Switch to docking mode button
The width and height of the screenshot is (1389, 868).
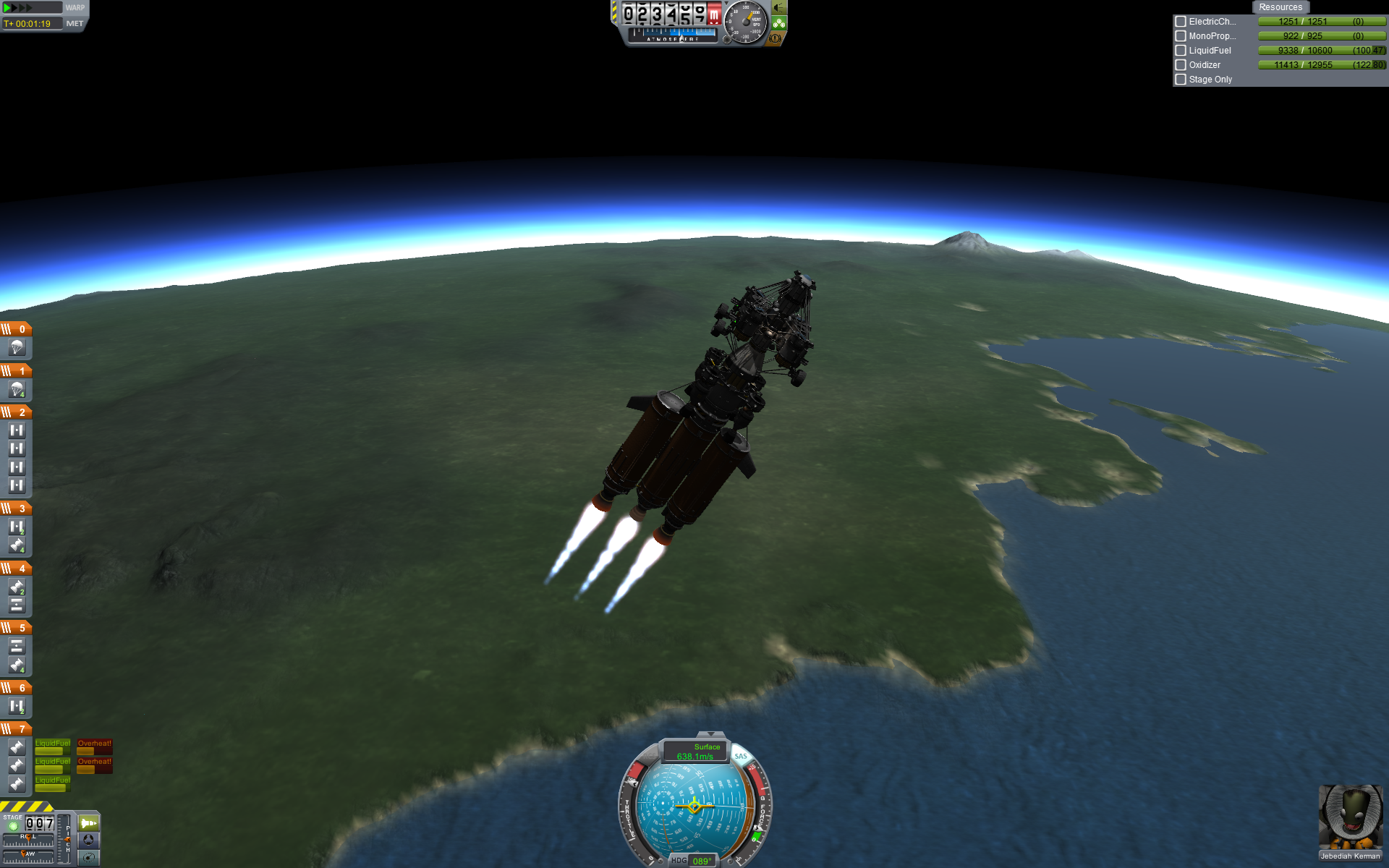pos(88,840)
